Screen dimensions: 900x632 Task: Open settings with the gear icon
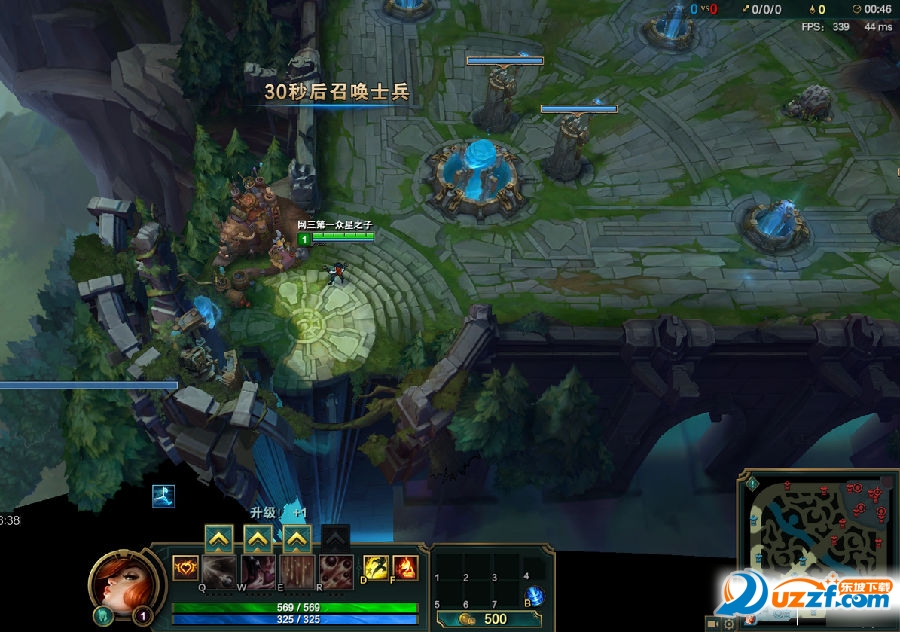tap(730, 623)
